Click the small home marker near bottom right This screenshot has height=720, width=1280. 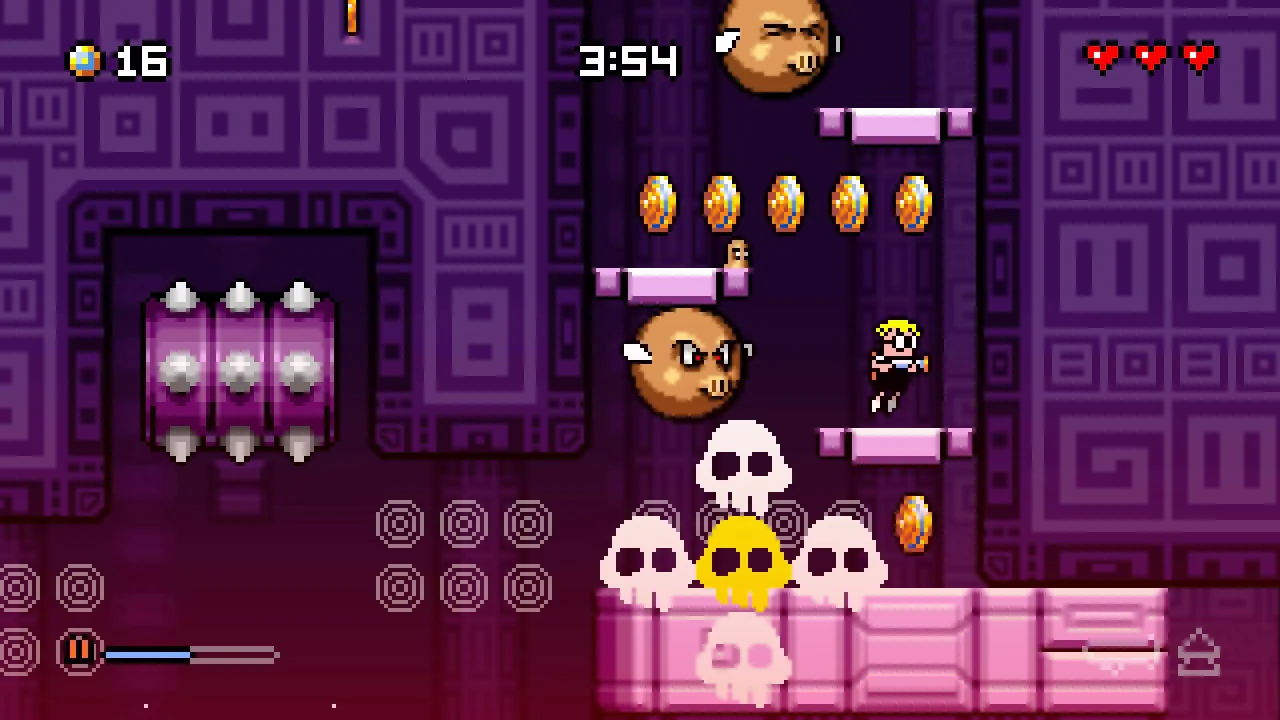[1199, 652]
